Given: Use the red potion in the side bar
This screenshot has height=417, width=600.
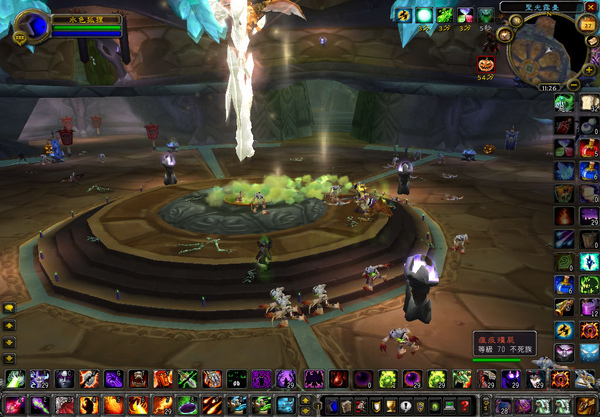Looking at the screenshot, I should click(x=589, y=148).
